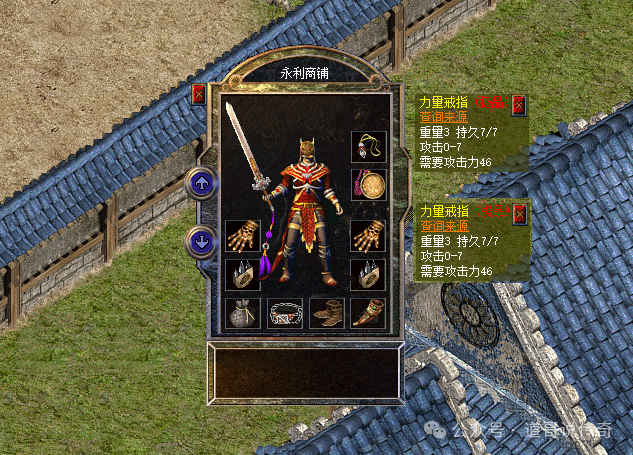Close the upper 力量戒指 tooltip
The height and width of the screenshot is (455, 633).
click(x=519, y=104)
